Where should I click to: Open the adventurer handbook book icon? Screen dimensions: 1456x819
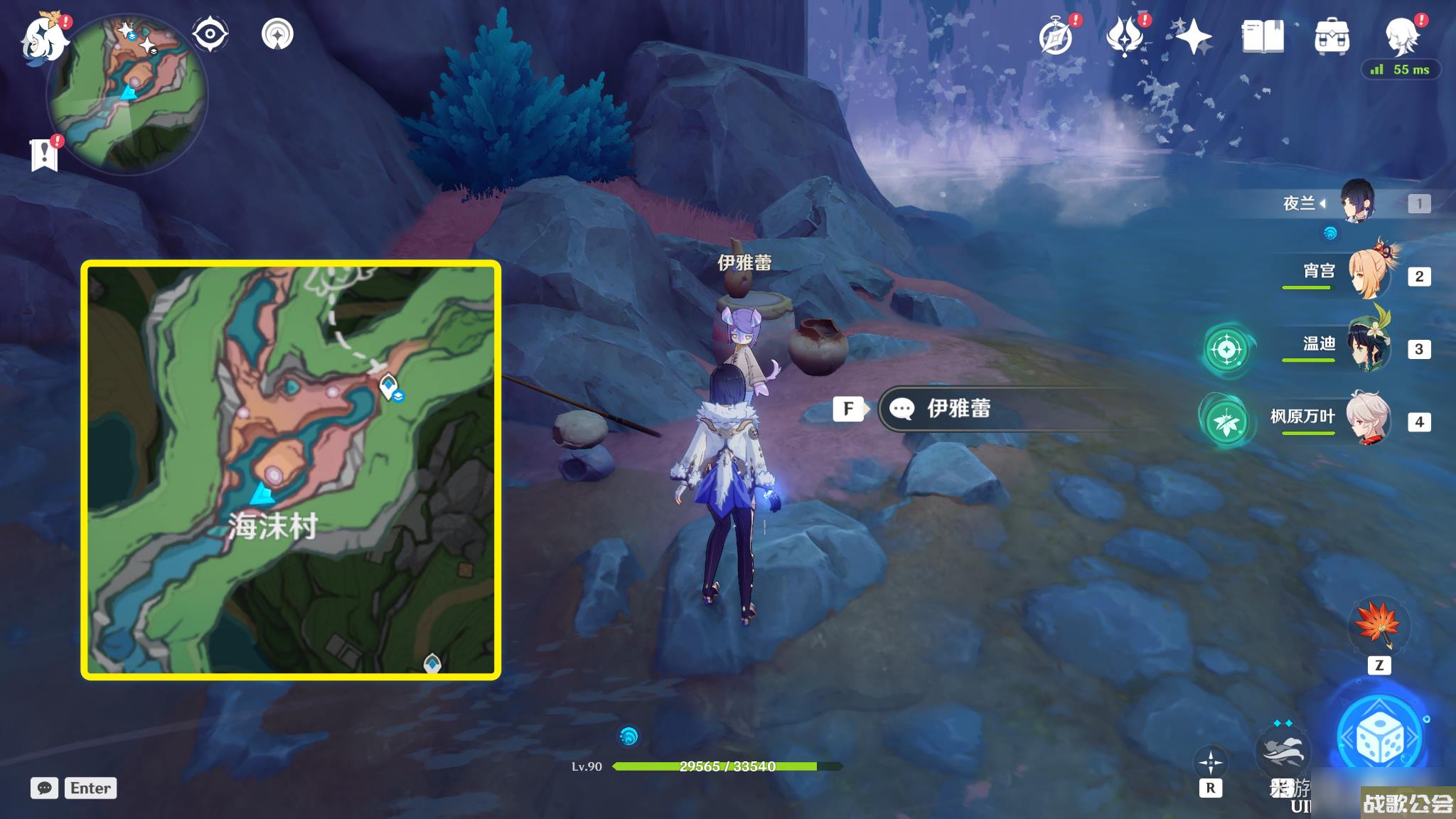[x=1263, y=37]
